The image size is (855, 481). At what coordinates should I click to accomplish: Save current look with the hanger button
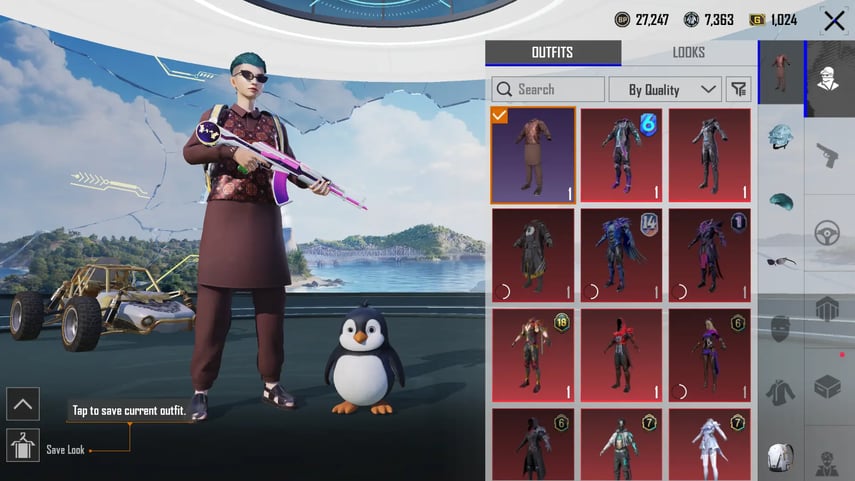[x=22, y=445]
